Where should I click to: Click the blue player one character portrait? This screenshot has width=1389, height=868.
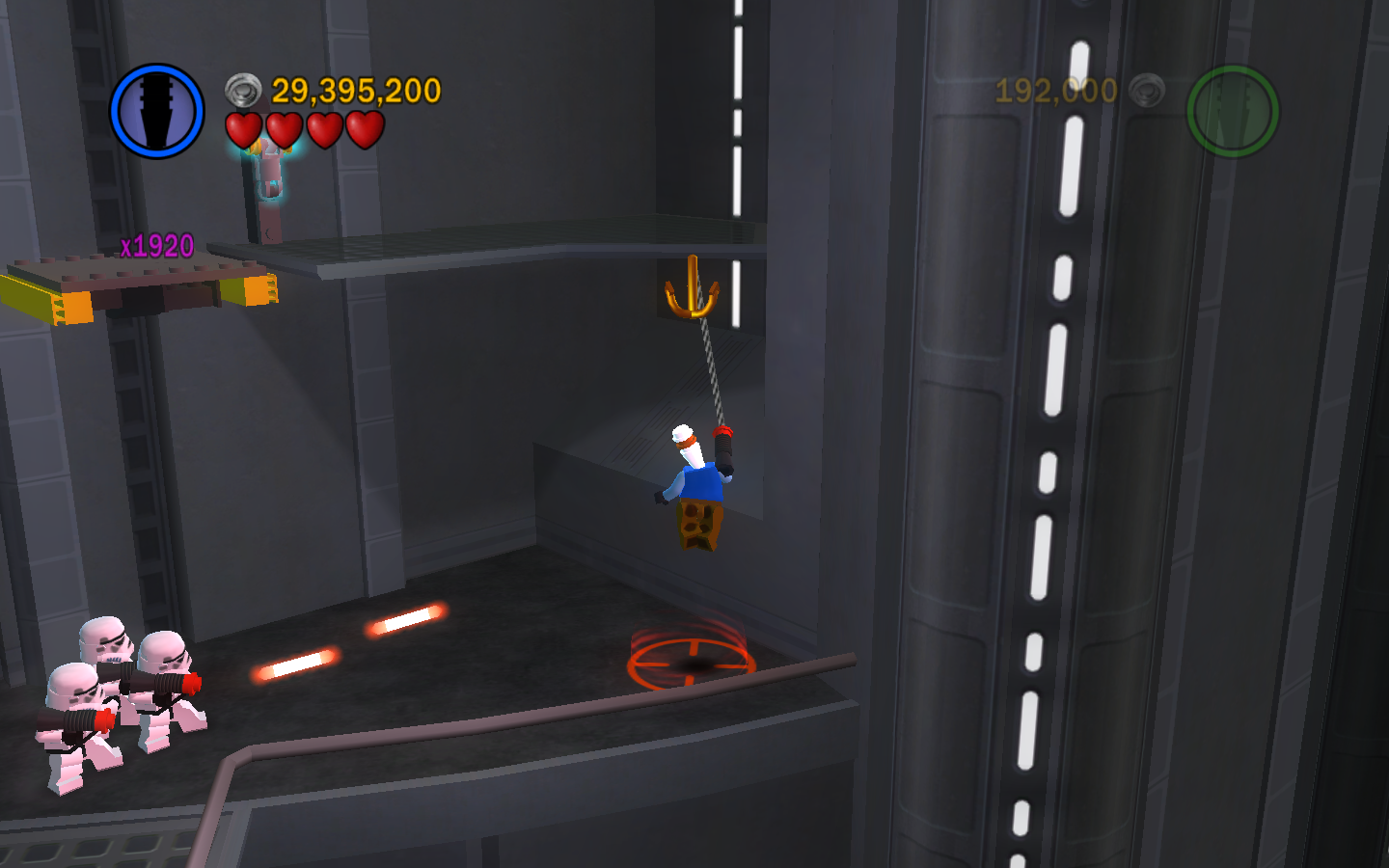click(x=157, y=111)
